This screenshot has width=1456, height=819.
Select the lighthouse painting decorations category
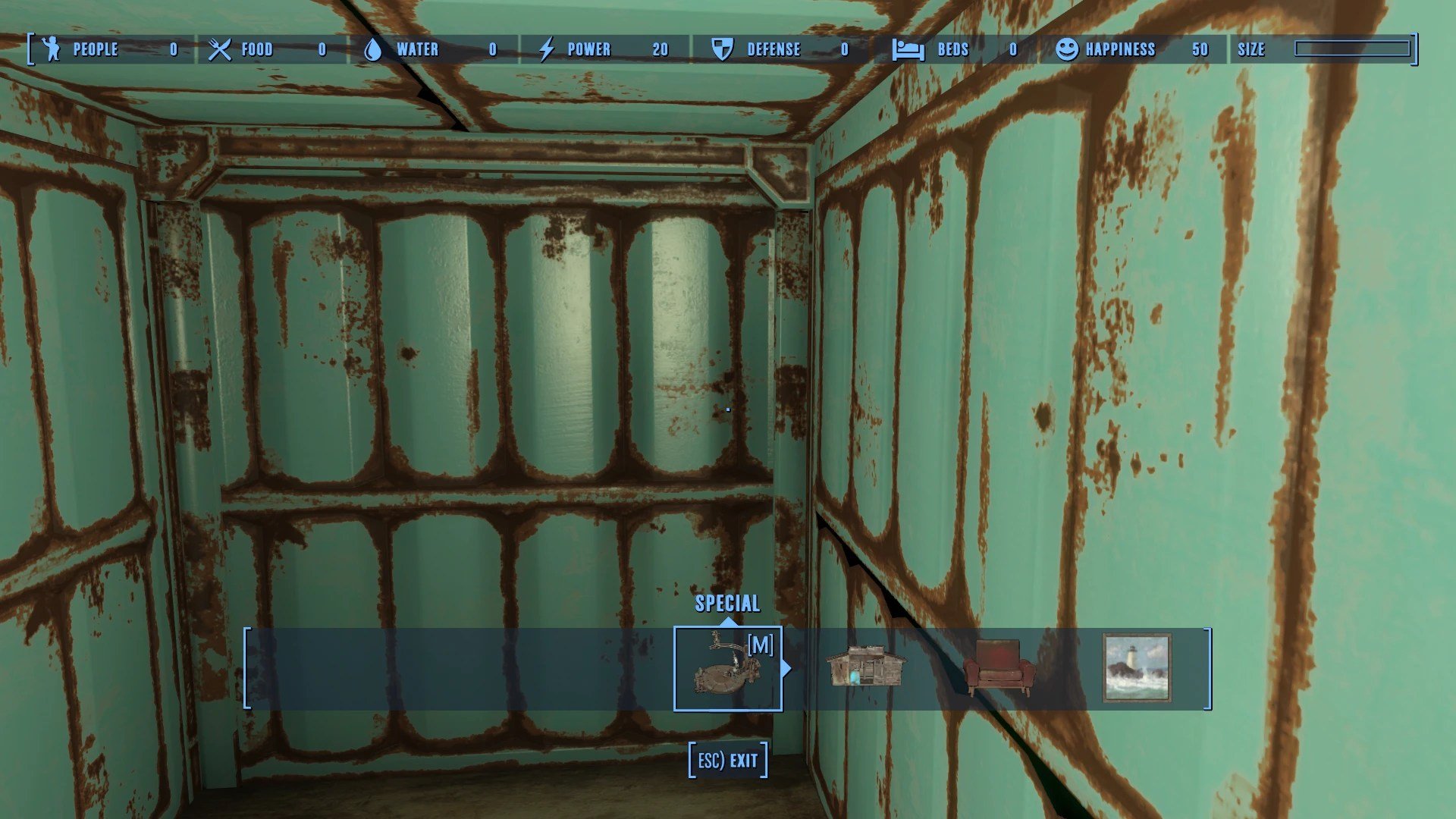1136,668
